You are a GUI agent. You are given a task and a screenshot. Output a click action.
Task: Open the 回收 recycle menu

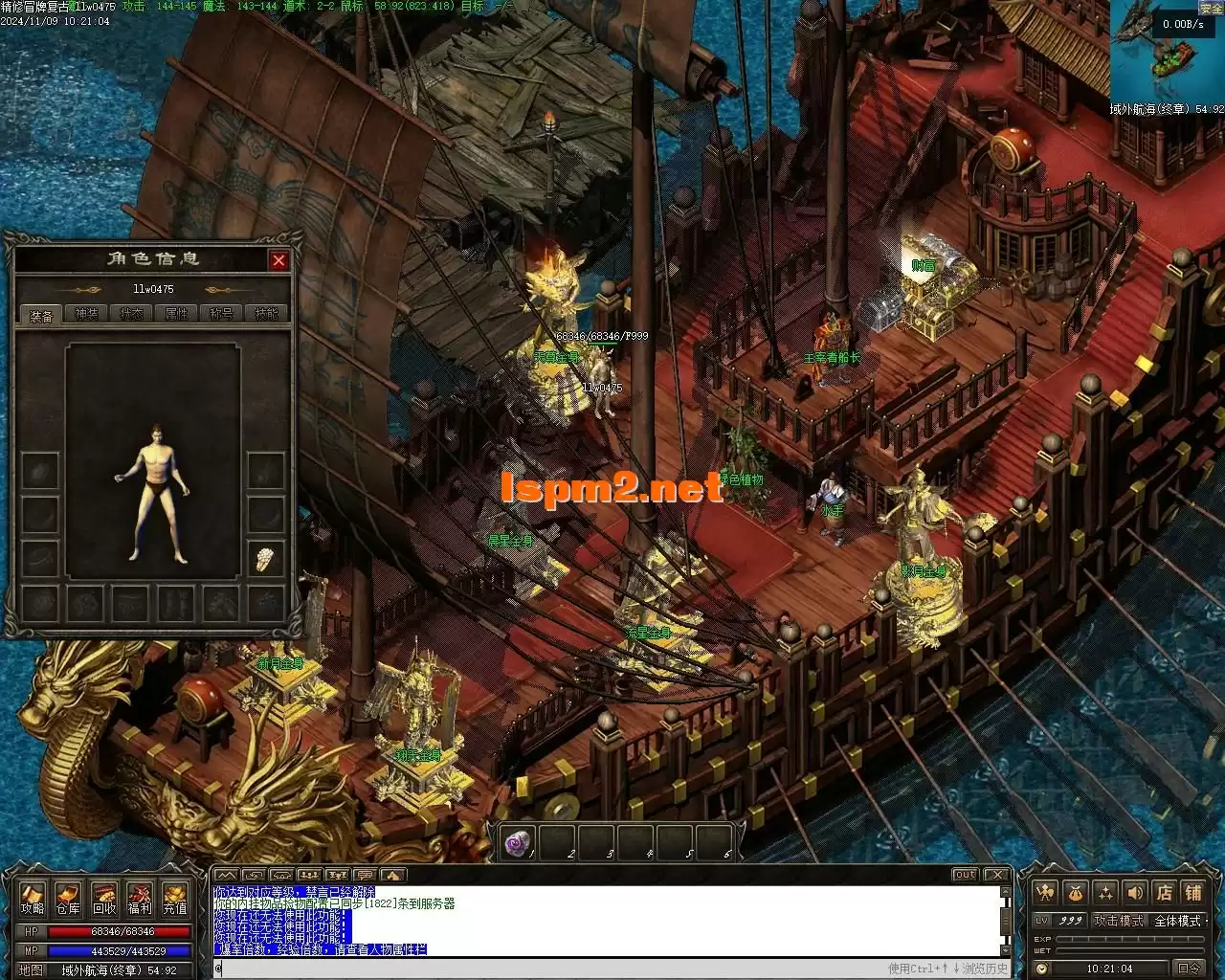tap(103, 898)
